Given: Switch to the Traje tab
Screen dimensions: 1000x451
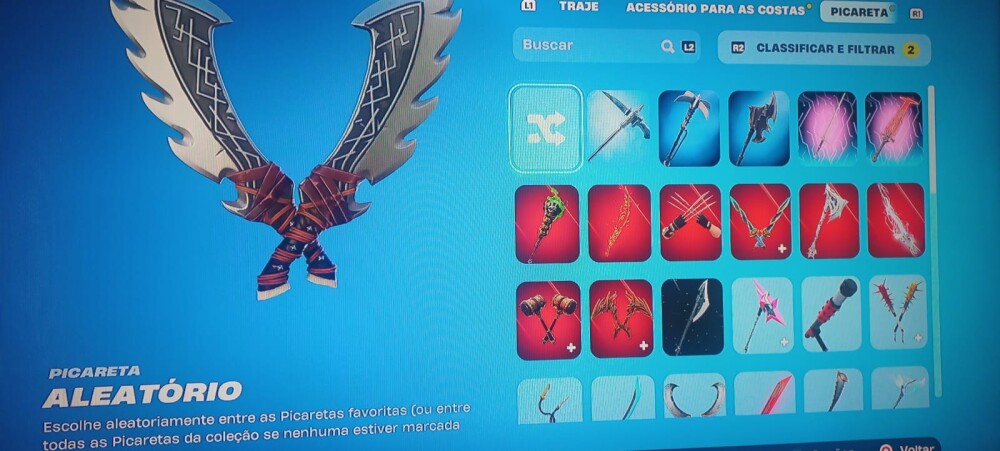Looking at the screenshot, I should point(578,7).
